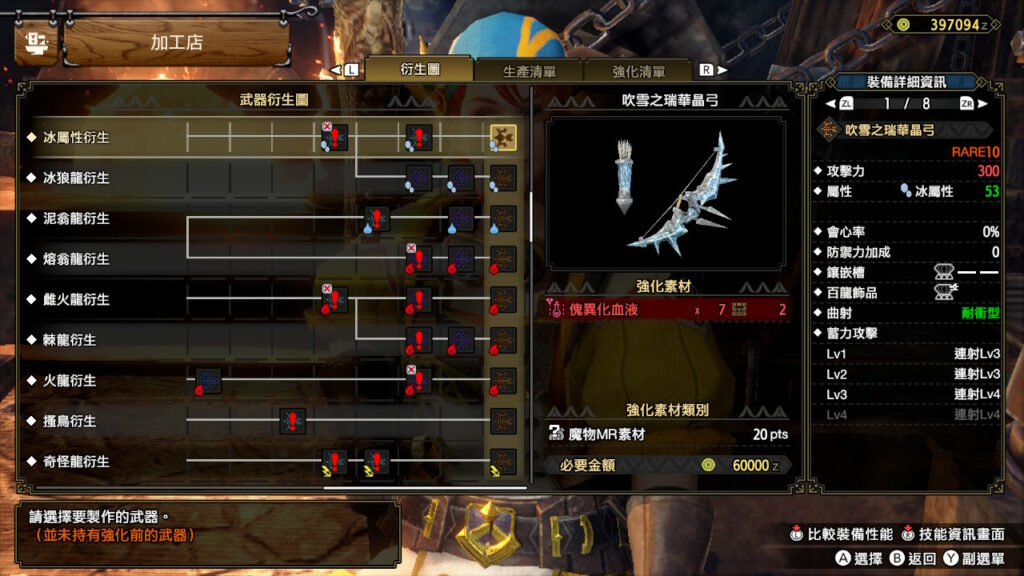Pick the 熔翁龍衍生 tree row
This screenshot has width=1024, height=576.
coord(76,259)
